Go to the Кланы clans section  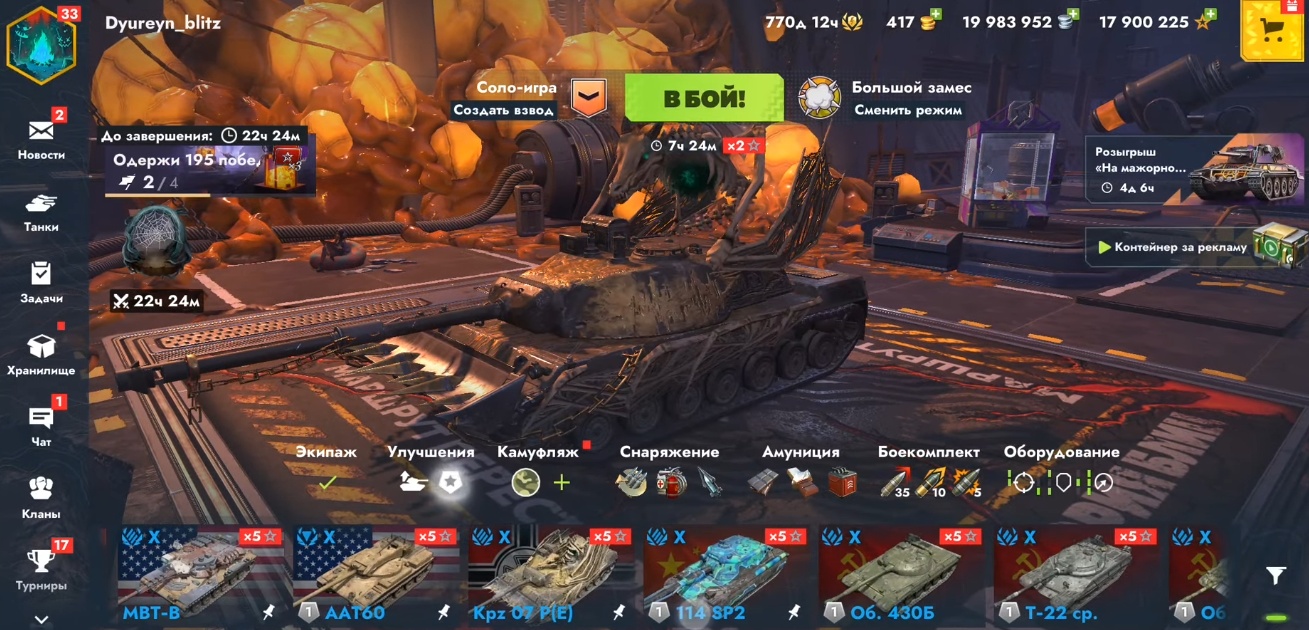tap(41, 495)
